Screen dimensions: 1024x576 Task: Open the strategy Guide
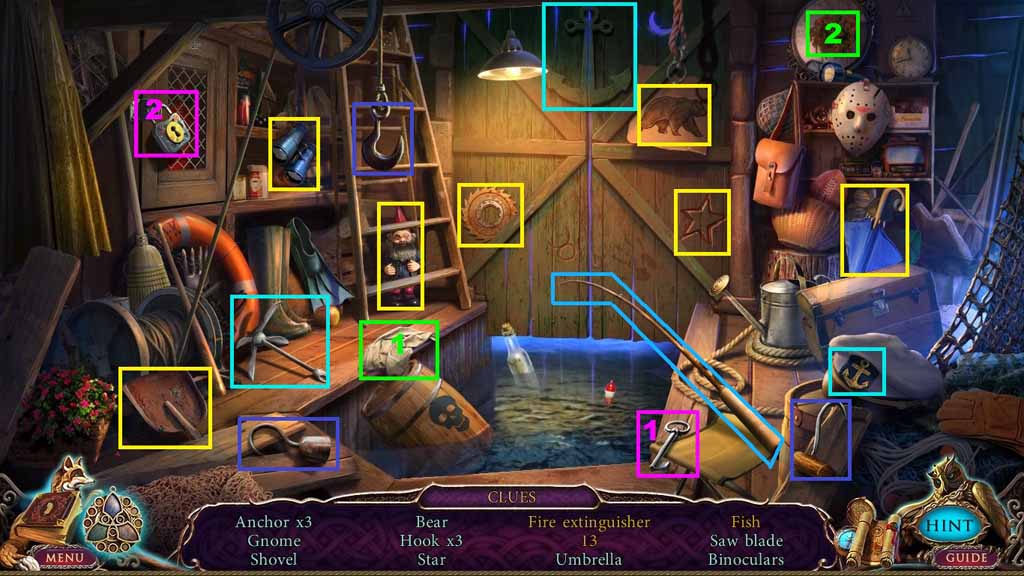967,557
